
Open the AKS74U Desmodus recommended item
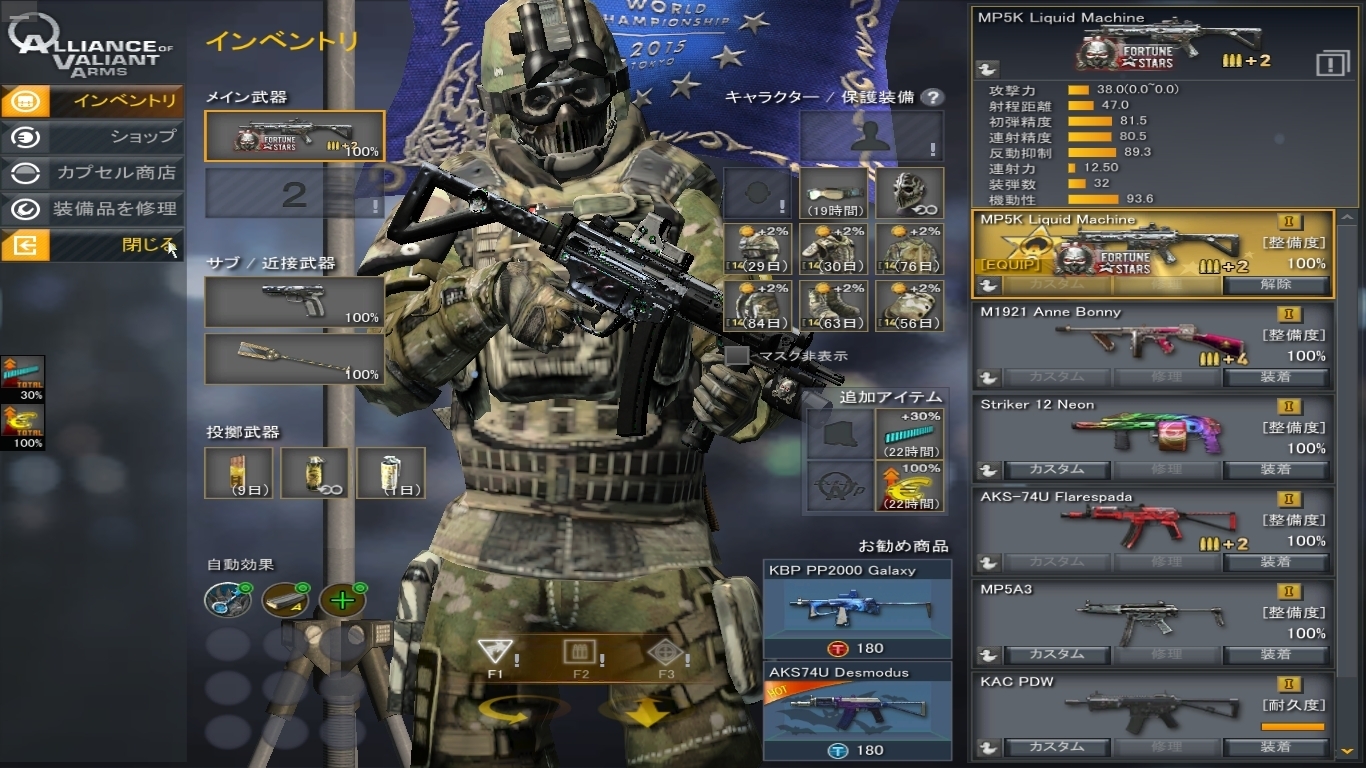point(857,711)
